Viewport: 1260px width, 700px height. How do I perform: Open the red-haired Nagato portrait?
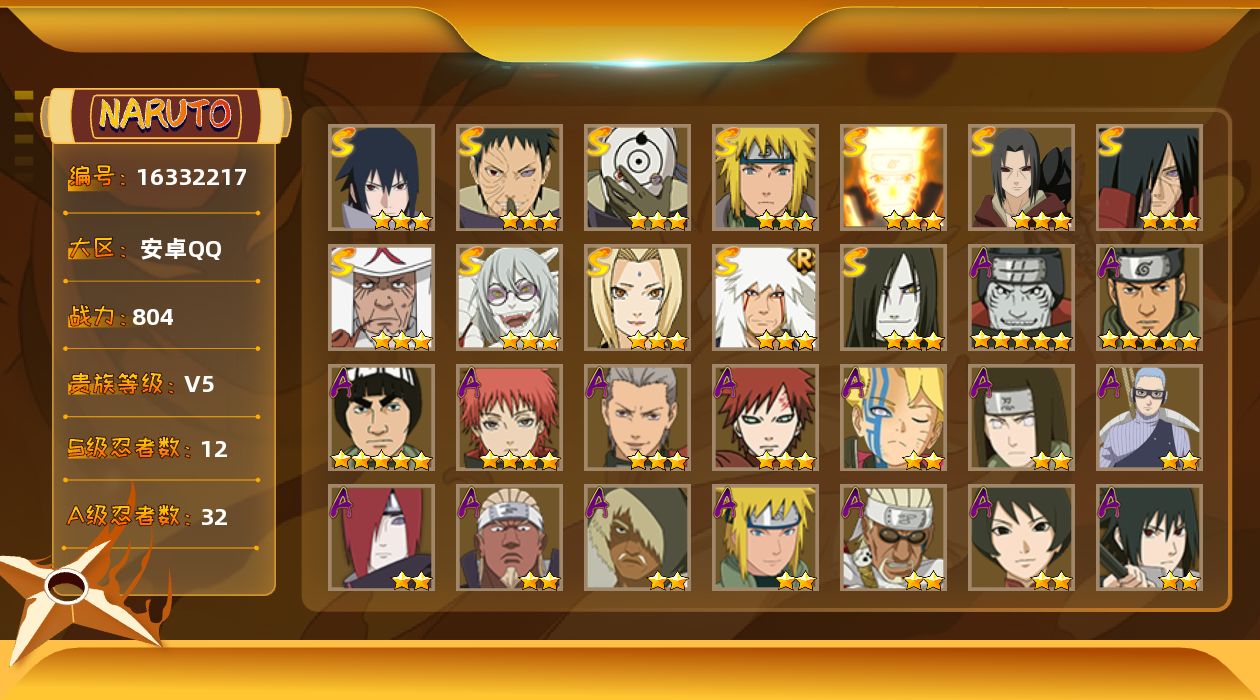381,537
